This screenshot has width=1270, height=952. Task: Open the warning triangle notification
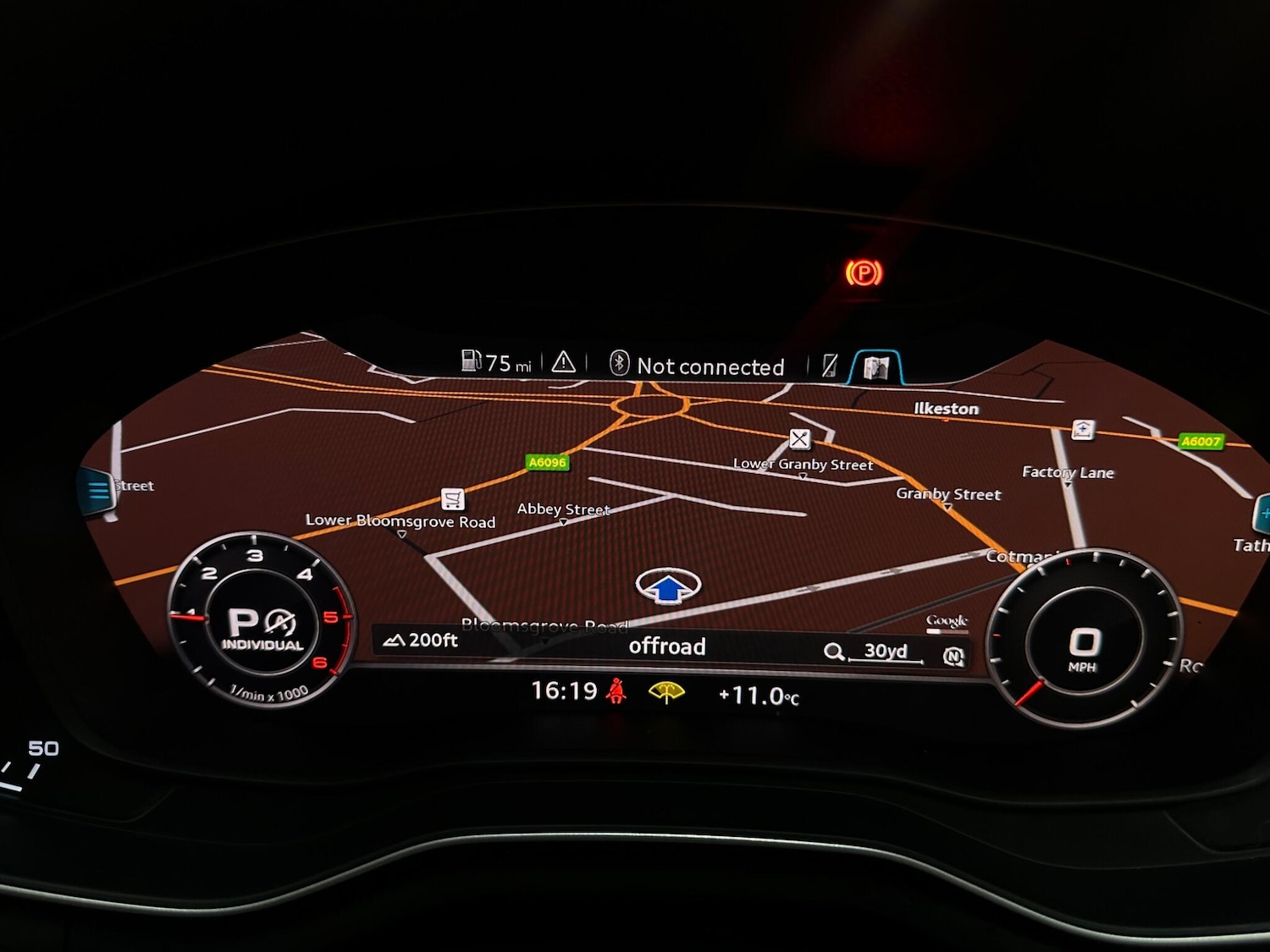coord(564,363)
